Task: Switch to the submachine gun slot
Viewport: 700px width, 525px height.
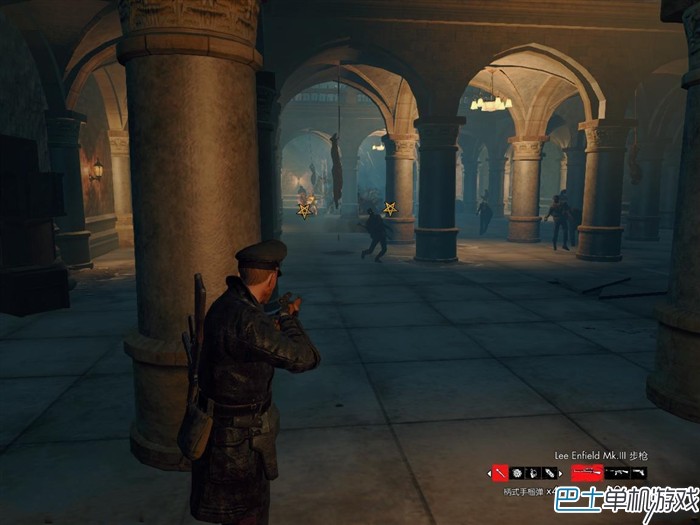Action: [x=615, y=472]
